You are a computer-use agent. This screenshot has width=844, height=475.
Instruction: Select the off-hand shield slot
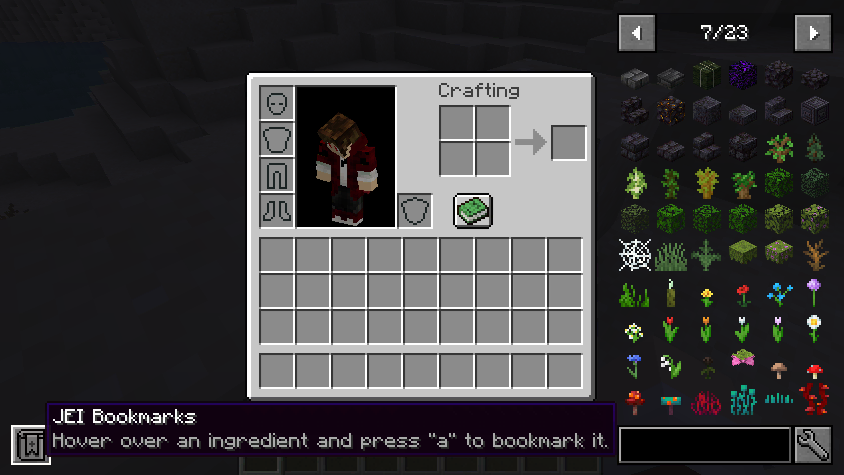415,210
